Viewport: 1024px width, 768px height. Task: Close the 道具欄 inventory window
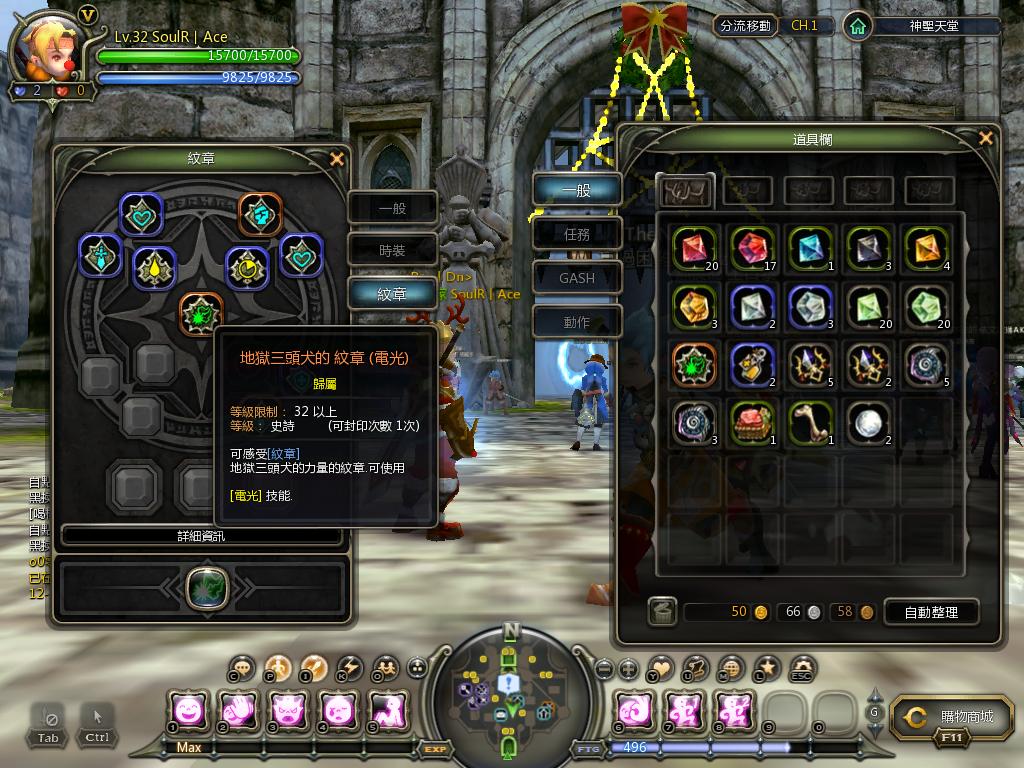(x=986, y=139)
